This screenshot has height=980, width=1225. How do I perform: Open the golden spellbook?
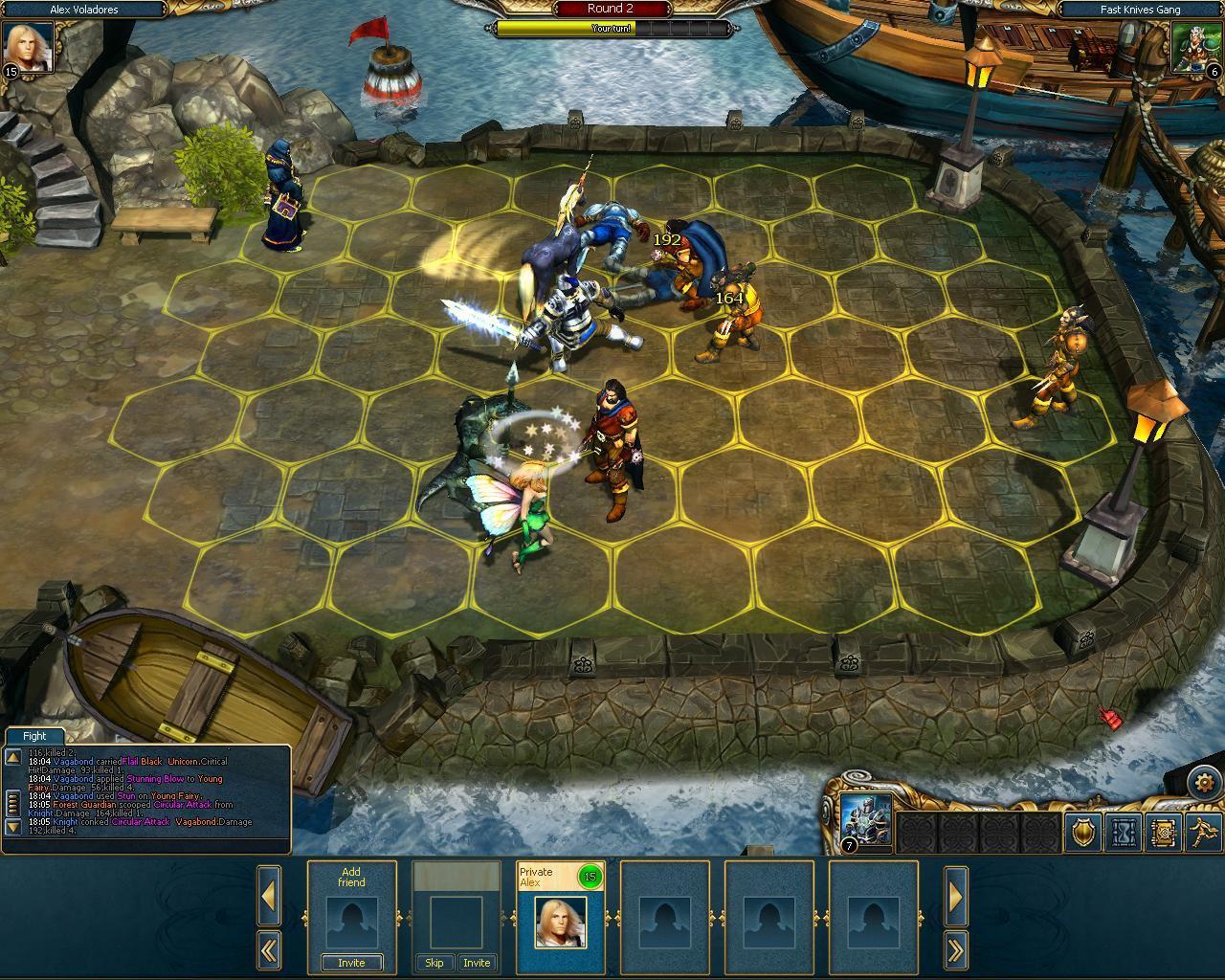tap(1164, 833)
